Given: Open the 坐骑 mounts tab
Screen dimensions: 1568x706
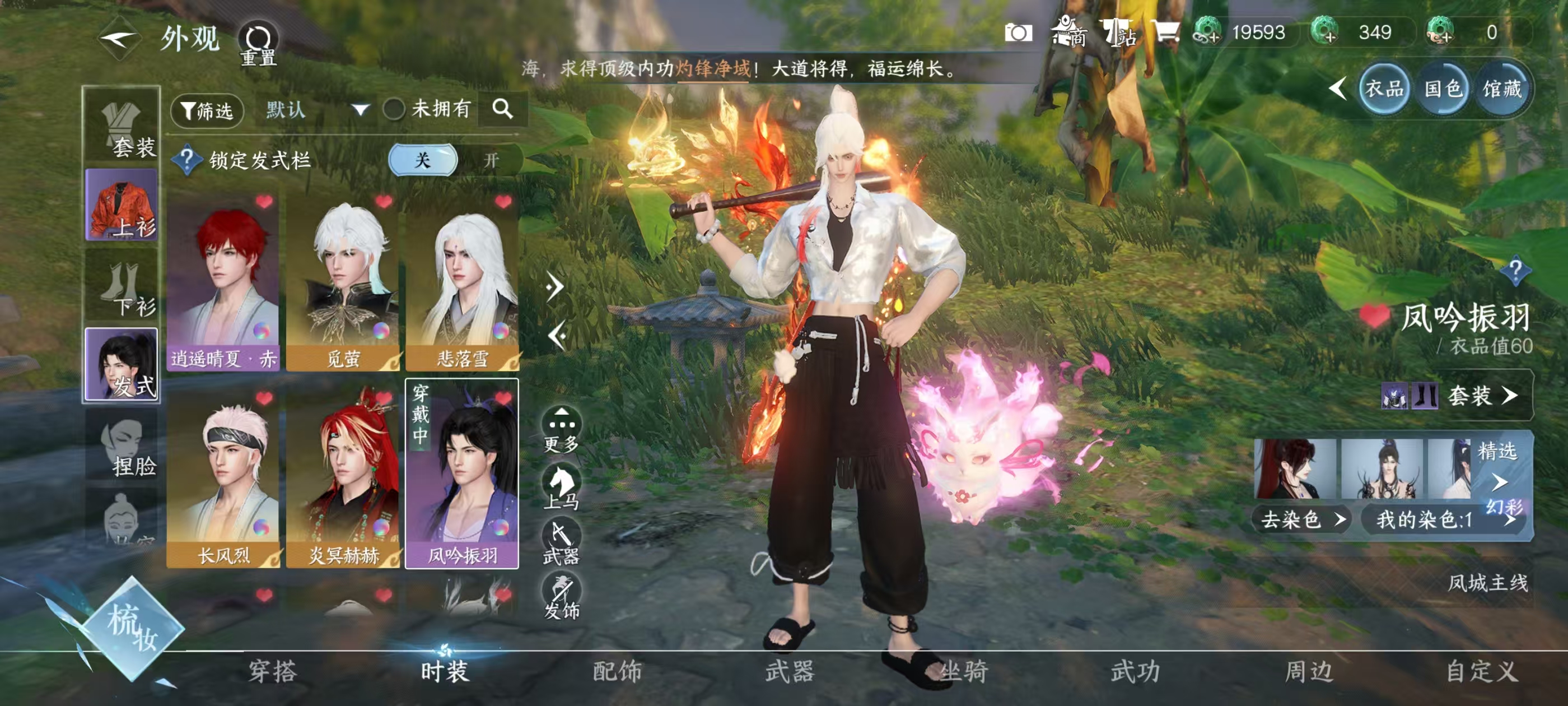Looking at the screenshot, I should tap(963, 671).
